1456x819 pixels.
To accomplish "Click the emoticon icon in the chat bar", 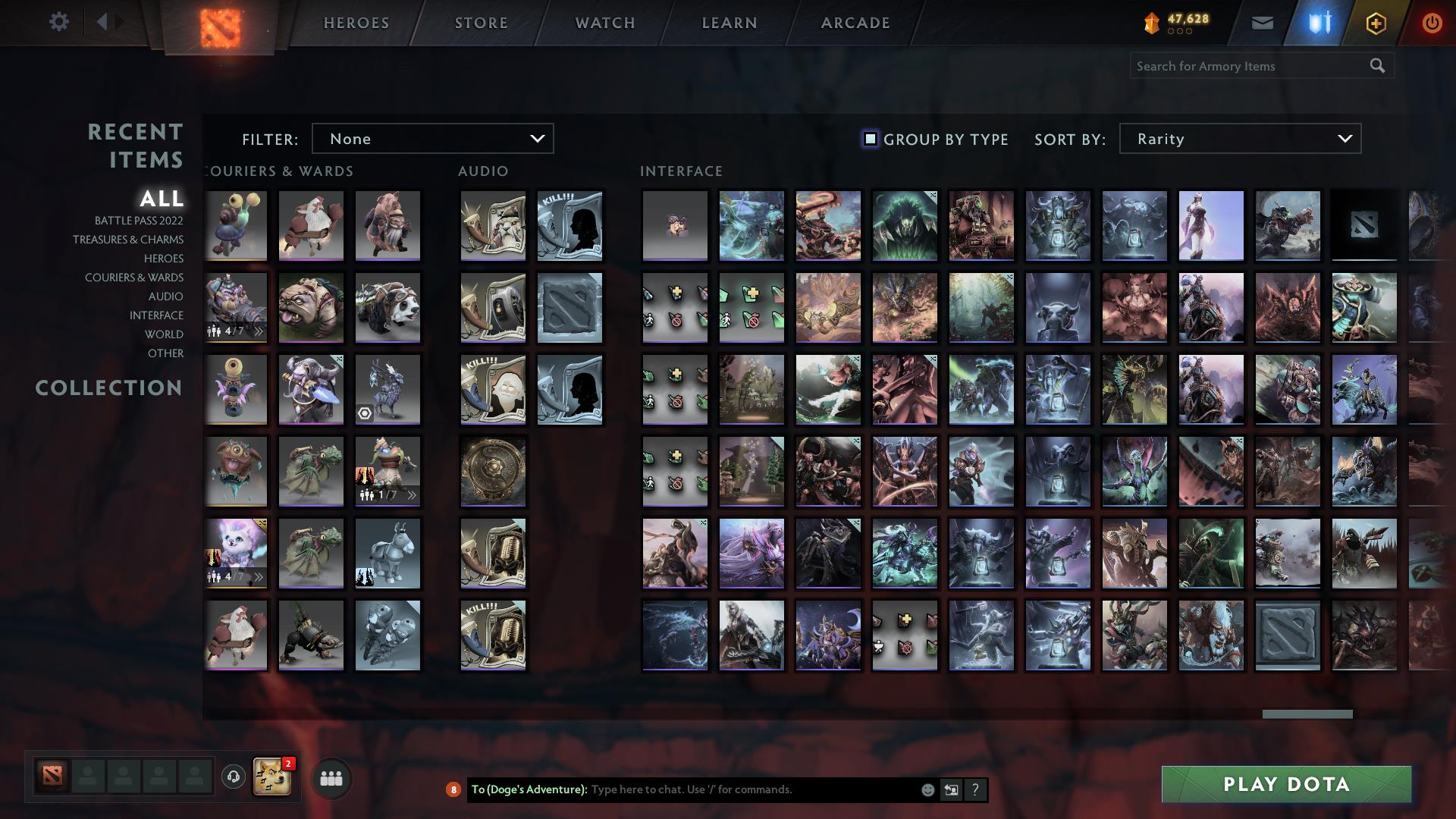I will (x=927, y=789).
